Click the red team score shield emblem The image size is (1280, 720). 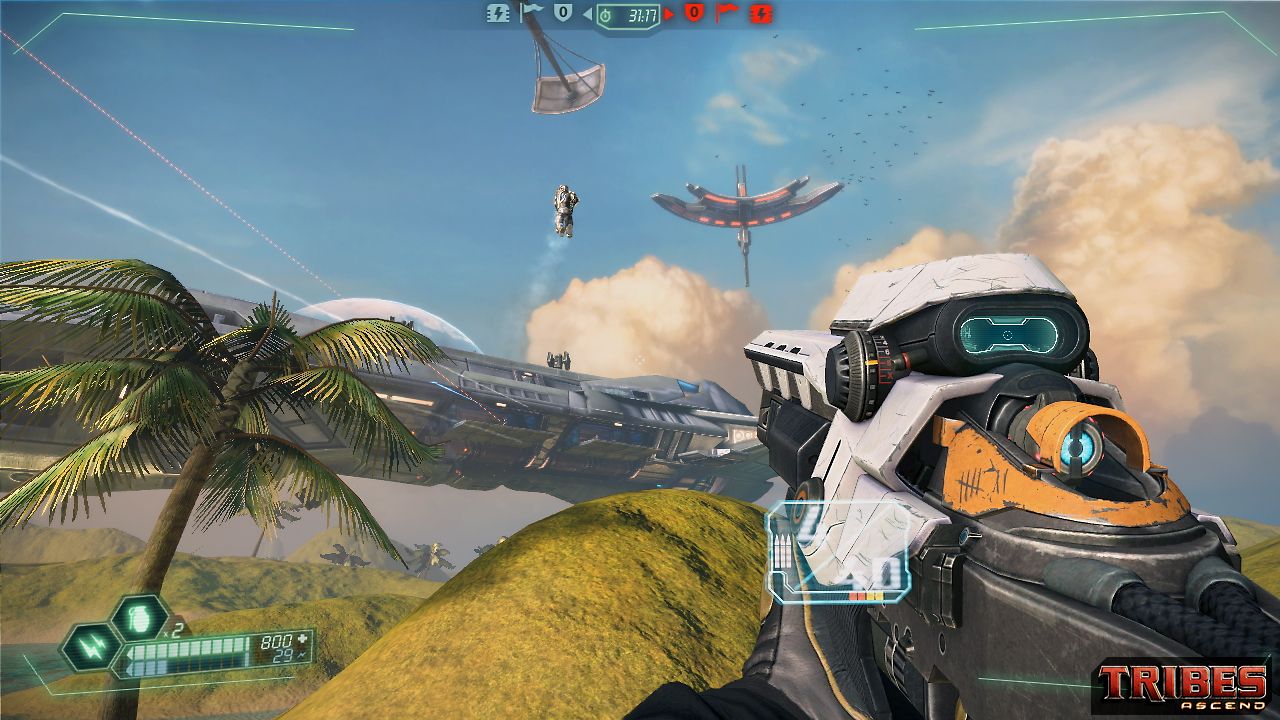click(692, 12)
